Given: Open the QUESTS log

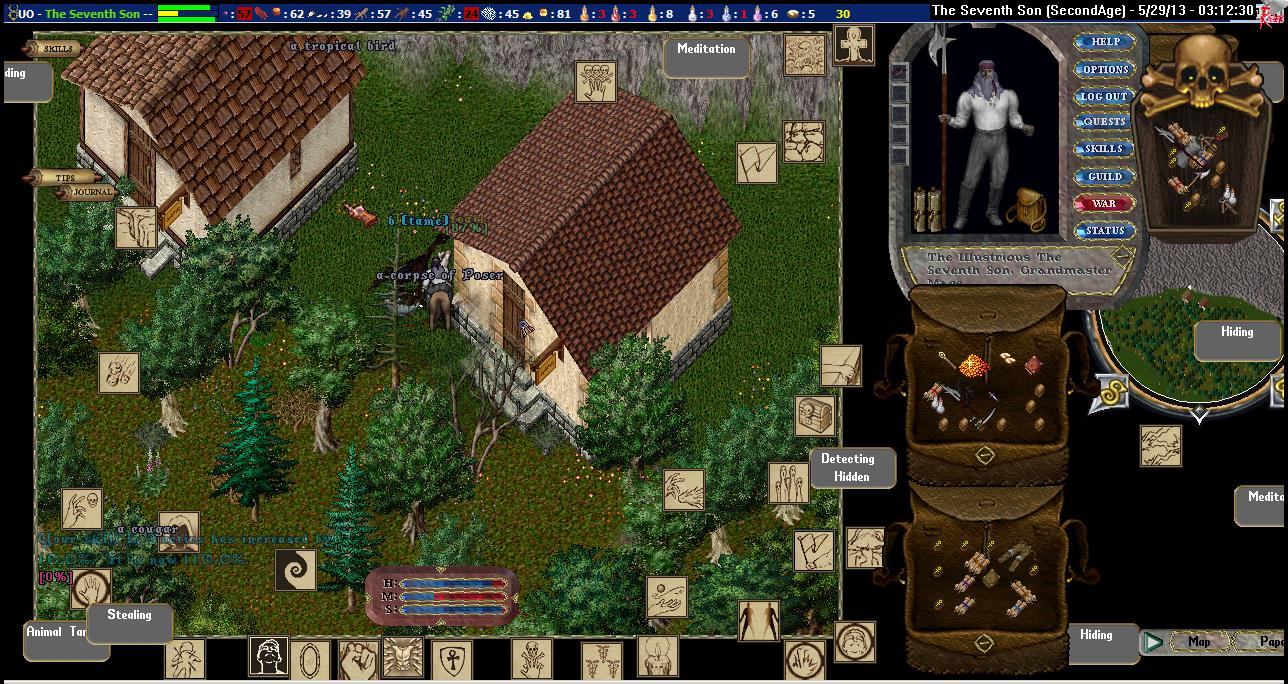Looking at the screenshot, I should click(1104, 122).
